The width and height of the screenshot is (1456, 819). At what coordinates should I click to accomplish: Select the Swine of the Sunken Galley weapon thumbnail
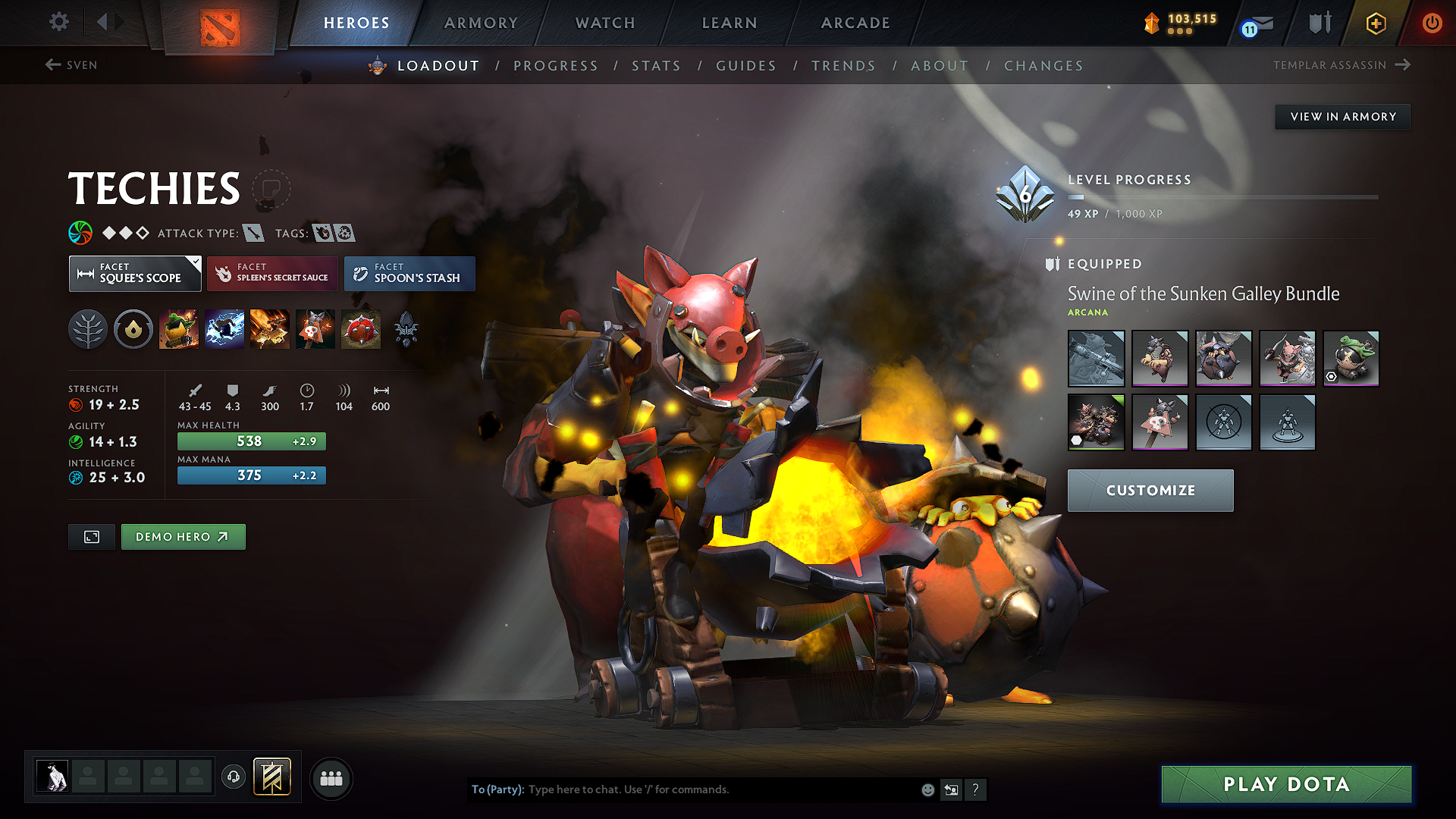tap(1096, 358)
